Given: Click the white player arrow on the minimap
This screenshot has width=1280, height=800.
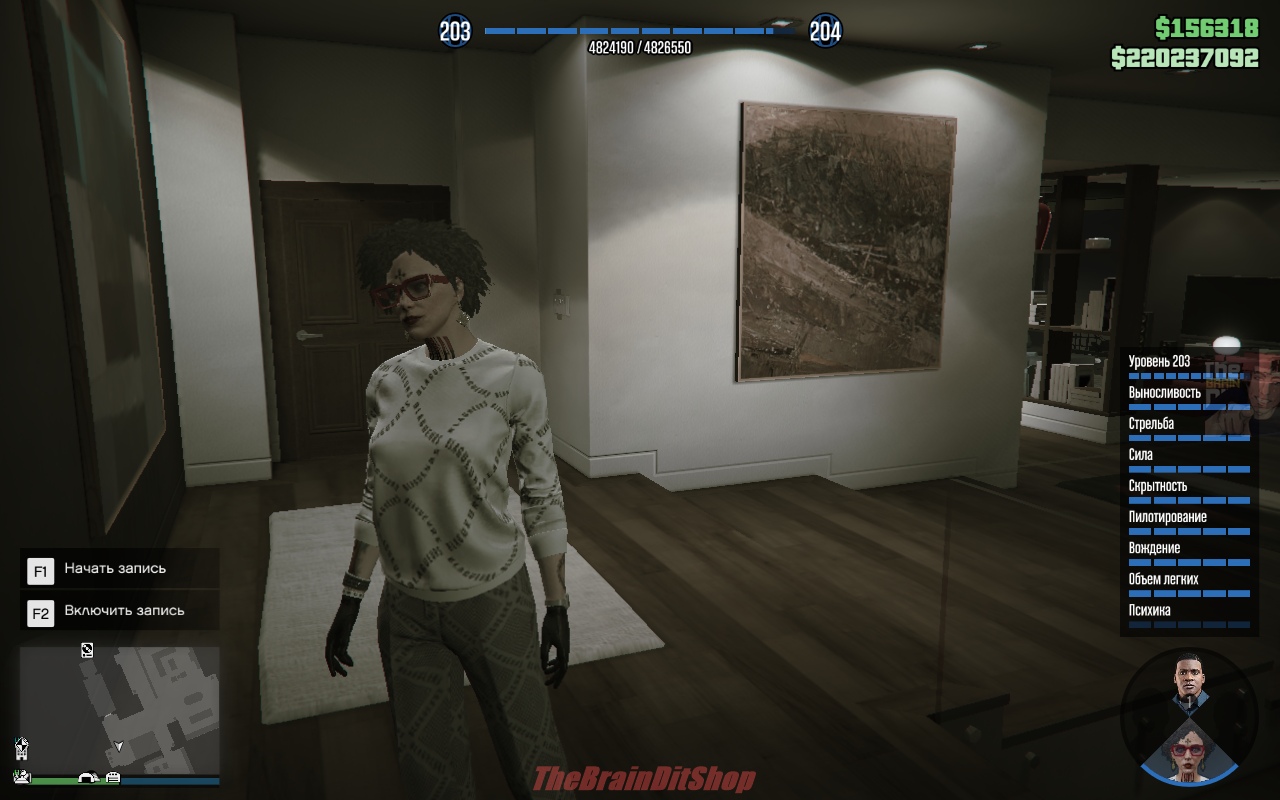Looking at the screenshot, I should [x=118, y=746].
